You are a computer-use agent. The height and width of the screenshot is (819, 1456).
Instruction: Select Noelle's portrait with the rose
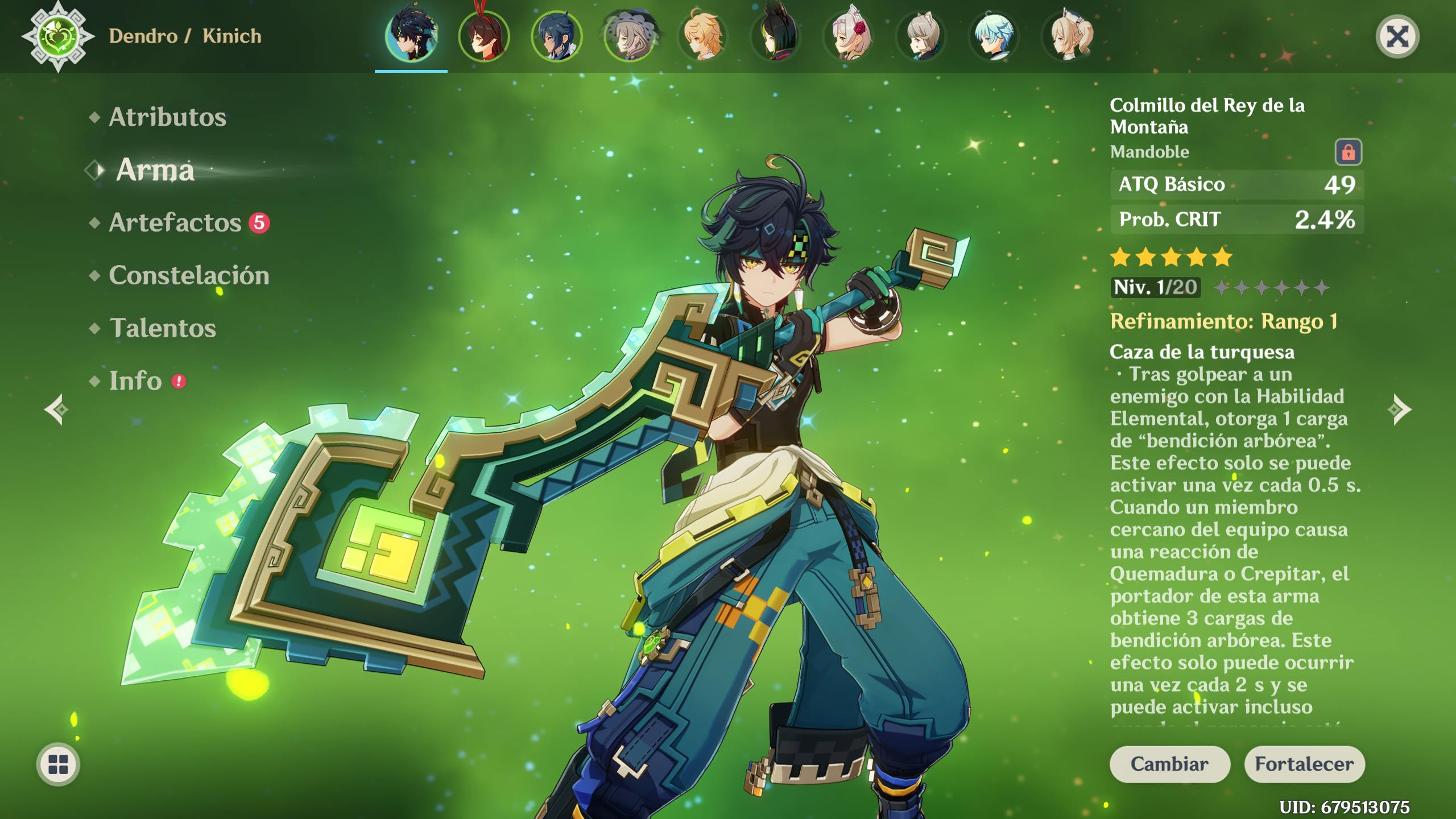point(848,36)
